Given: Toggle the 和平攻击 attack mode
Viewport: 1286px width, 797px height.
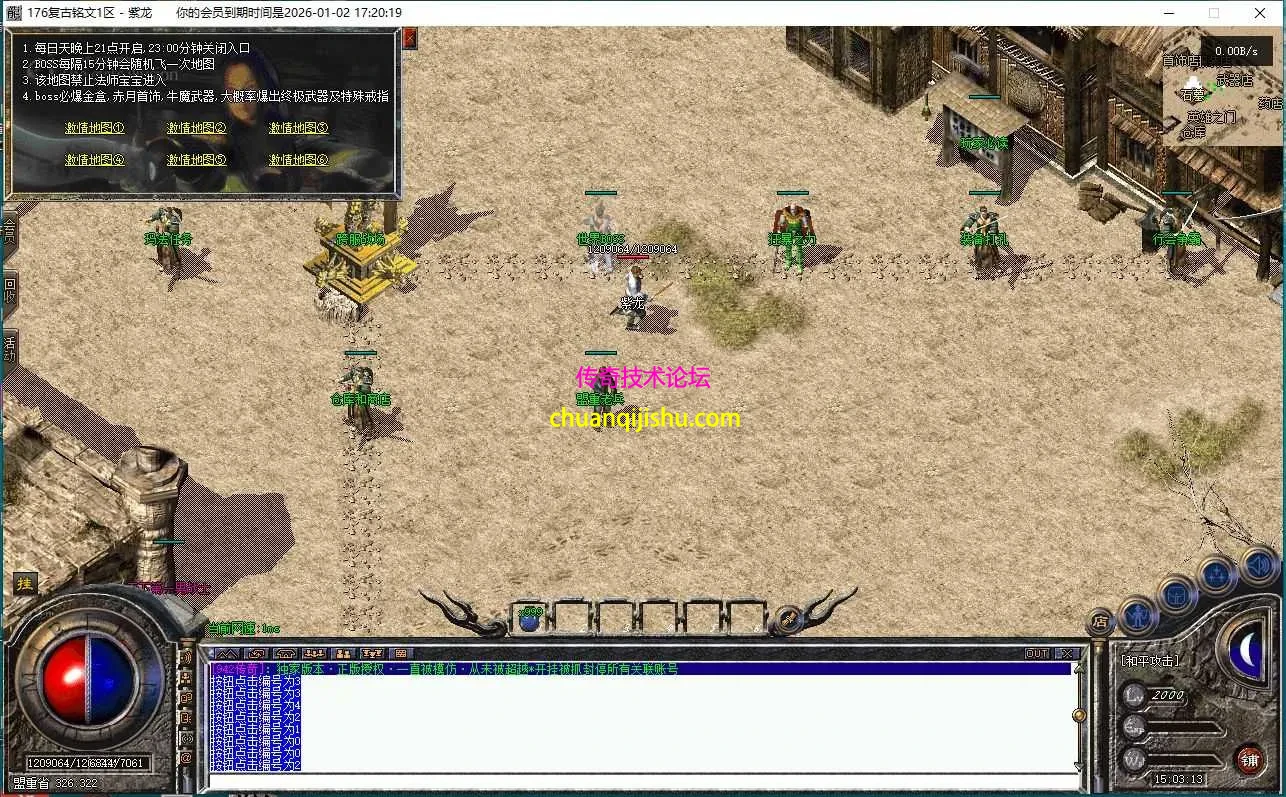Looking at the screenshot, I should (1150, 660).
